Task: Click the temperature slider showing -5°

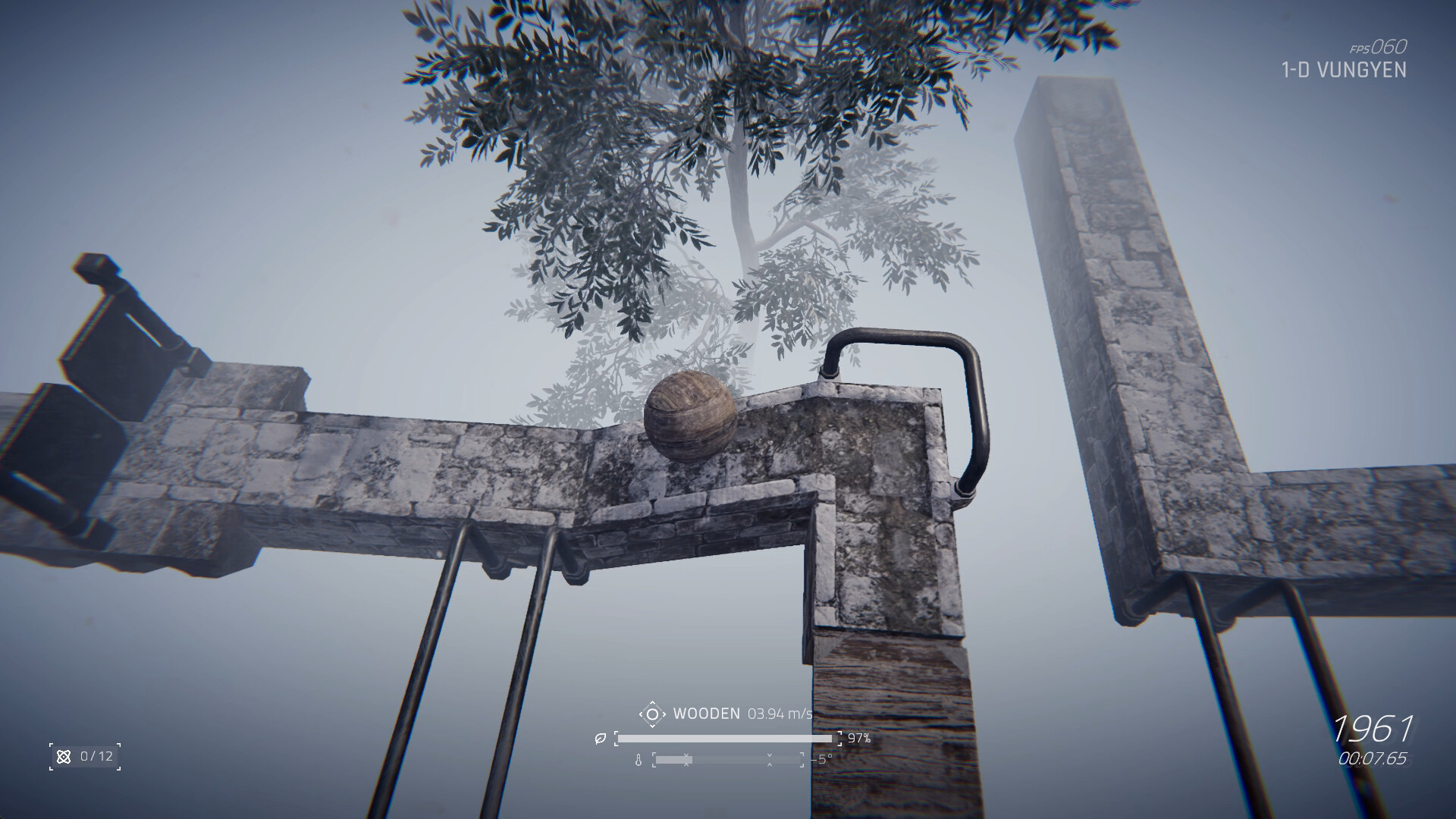Action: (x=728, y=760)
